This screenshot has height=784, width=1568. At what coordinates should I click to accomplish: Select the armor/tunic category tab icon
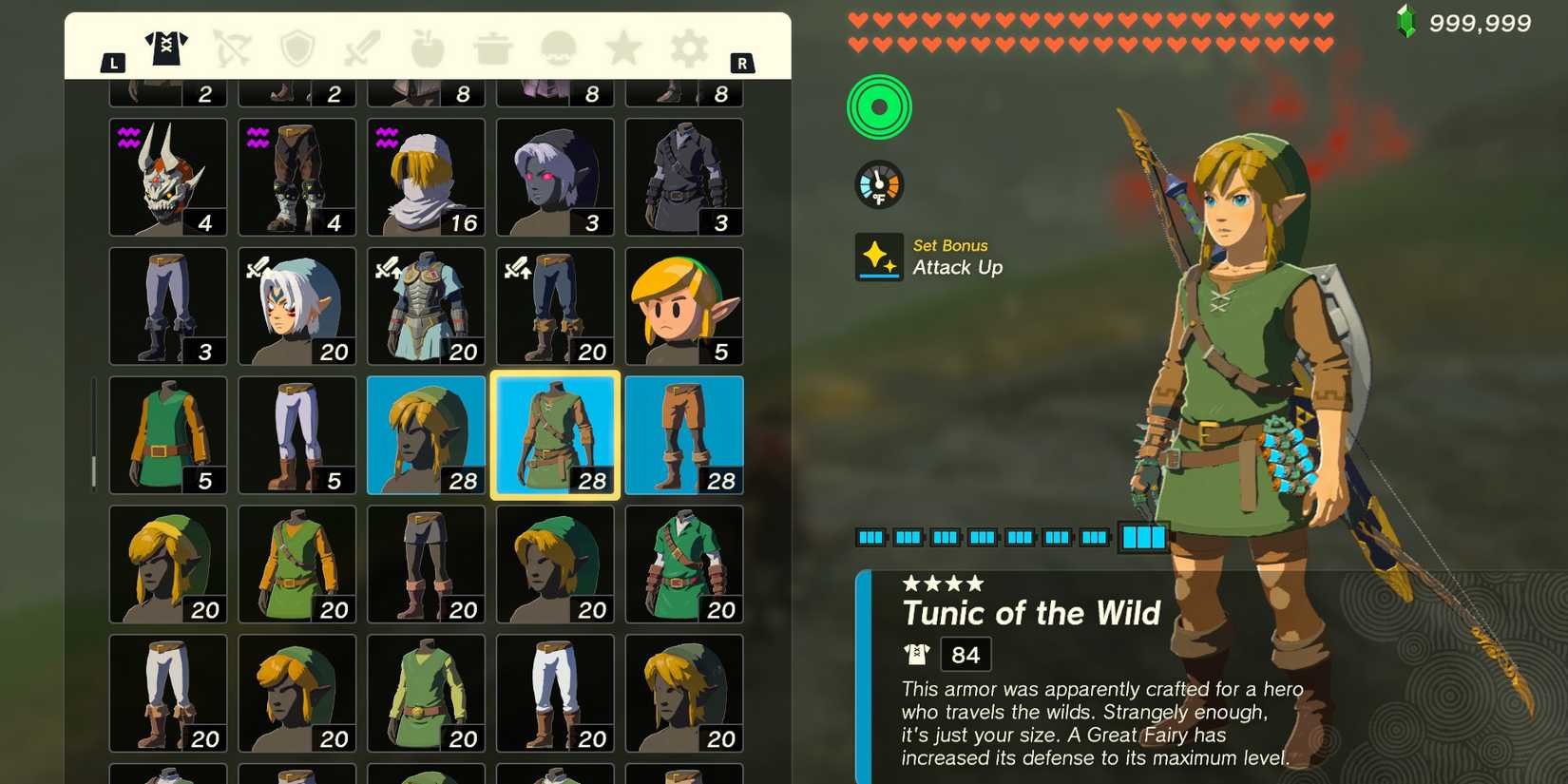coord(166,48)
